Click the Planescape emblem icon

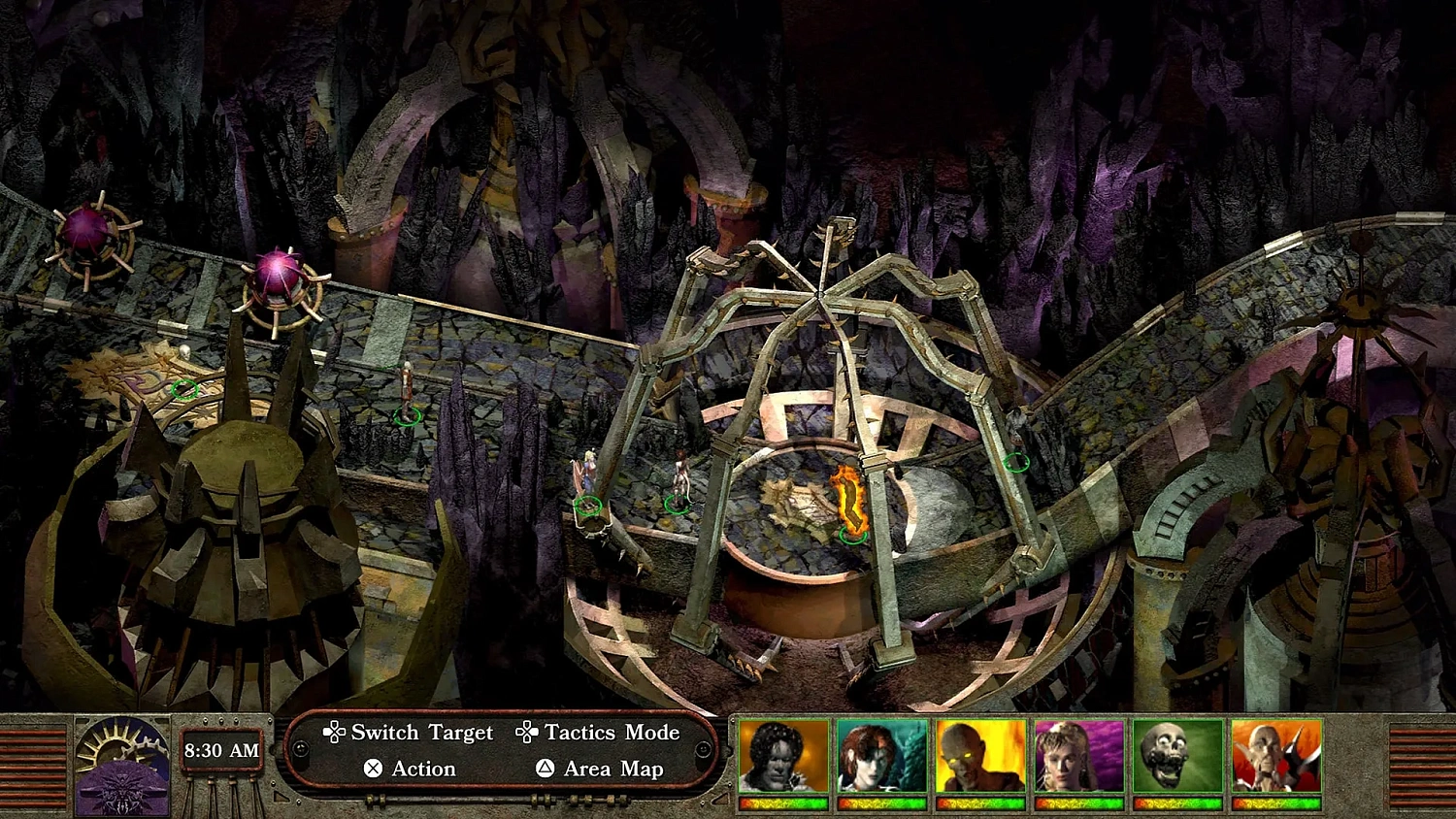point(121,767)
